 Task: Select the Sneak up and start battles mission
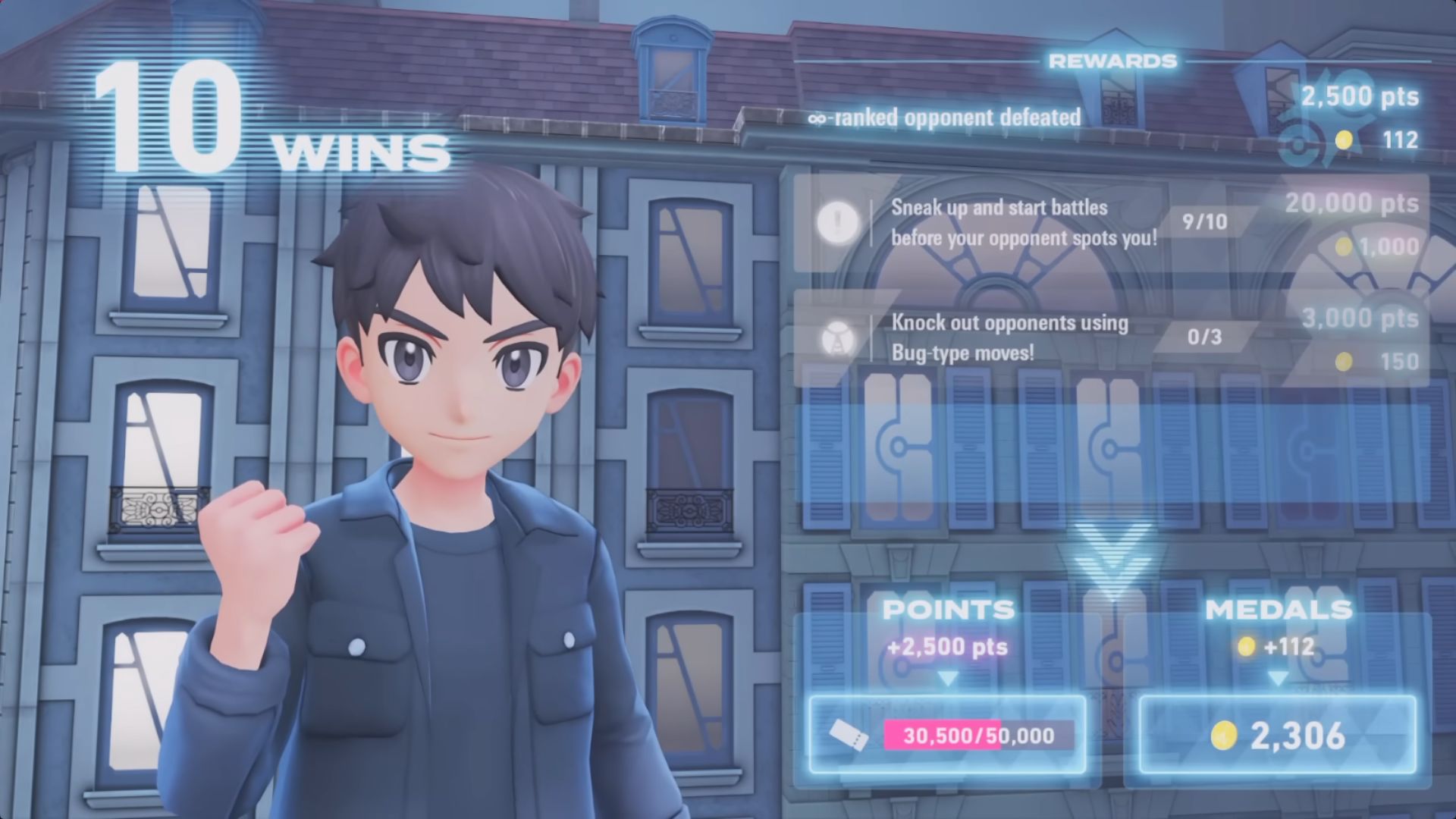click(1024, 223)
